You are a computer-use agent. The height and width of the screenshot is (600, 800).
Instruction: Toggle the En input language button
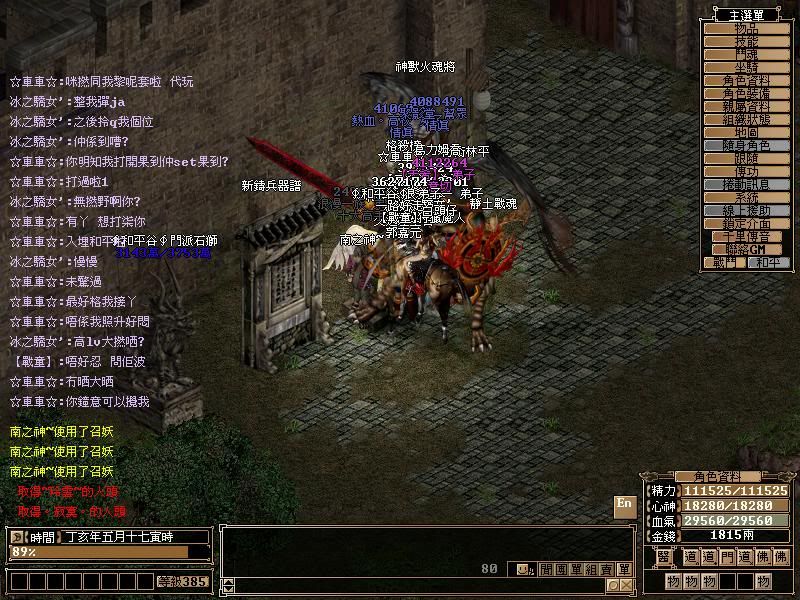[x=624, y=504]
